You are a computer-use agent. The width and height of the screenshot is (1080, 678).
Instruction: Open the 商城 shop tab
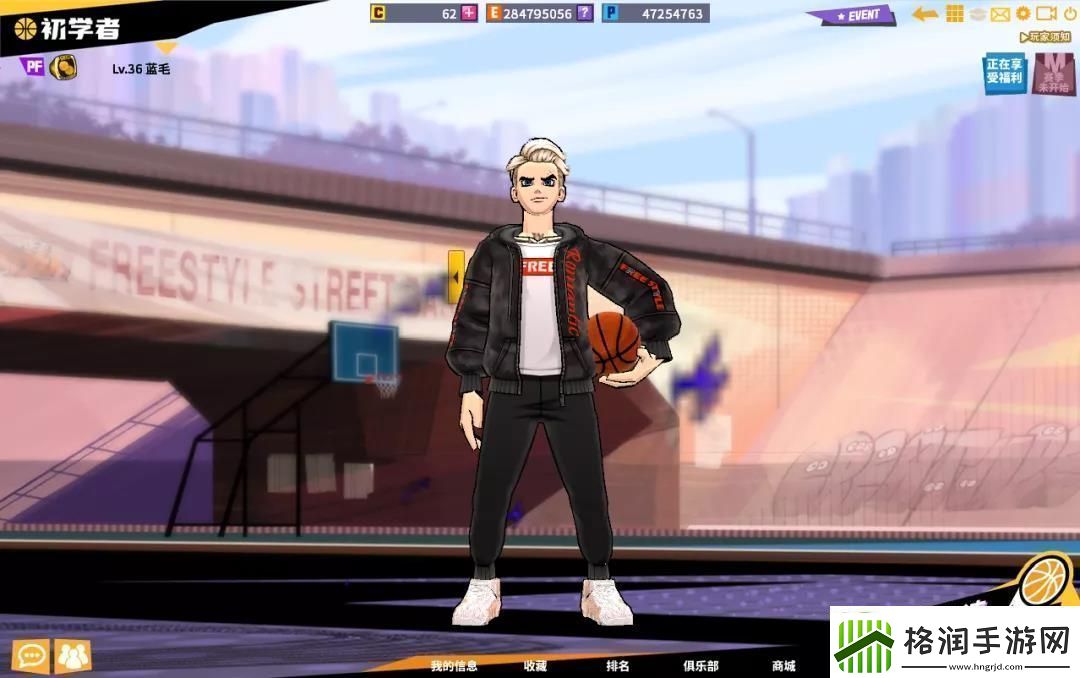(783, 666)
